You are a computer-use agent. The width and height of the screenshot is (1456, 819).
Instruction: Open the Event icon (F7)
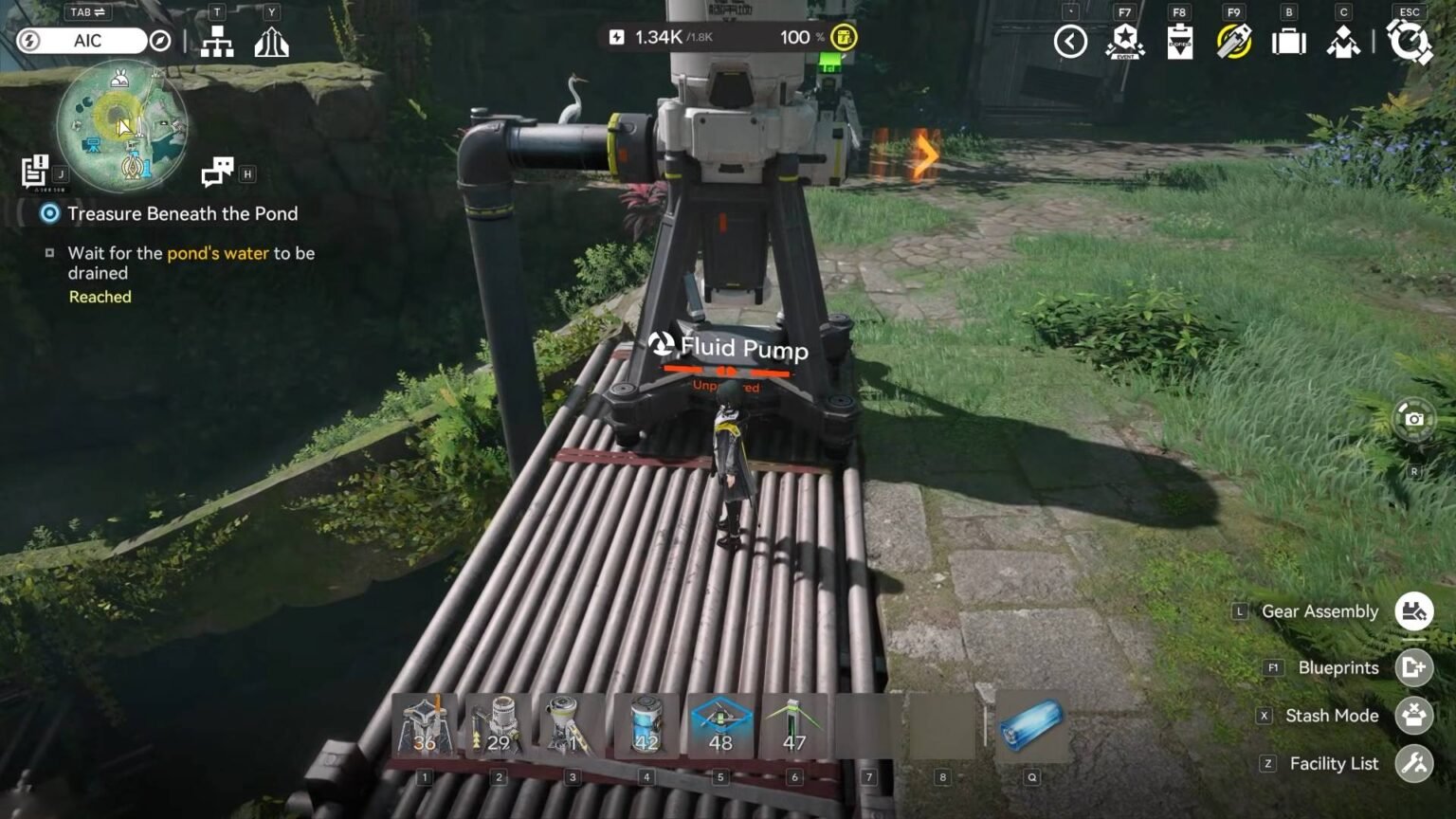[x=1123, y=42]
